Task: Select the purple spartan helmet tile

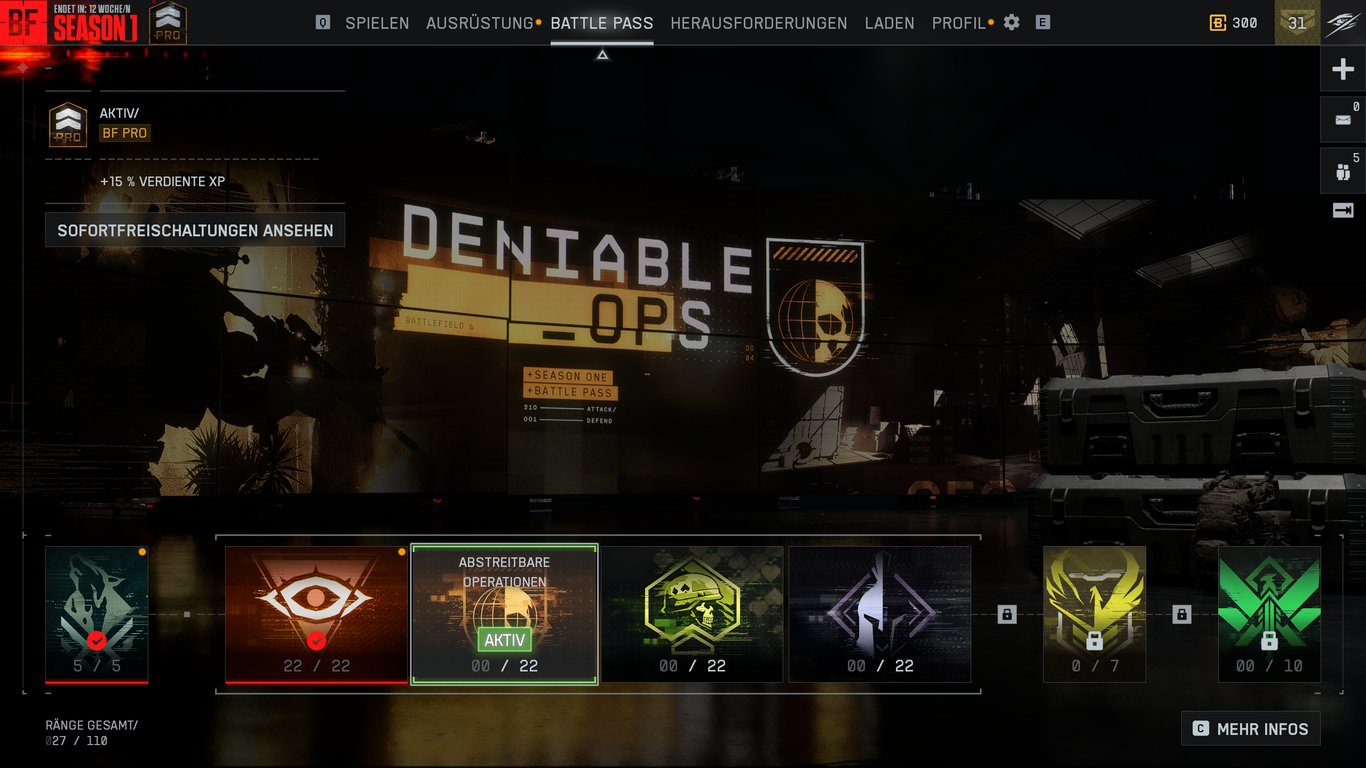Action: (x=880, y=614)
